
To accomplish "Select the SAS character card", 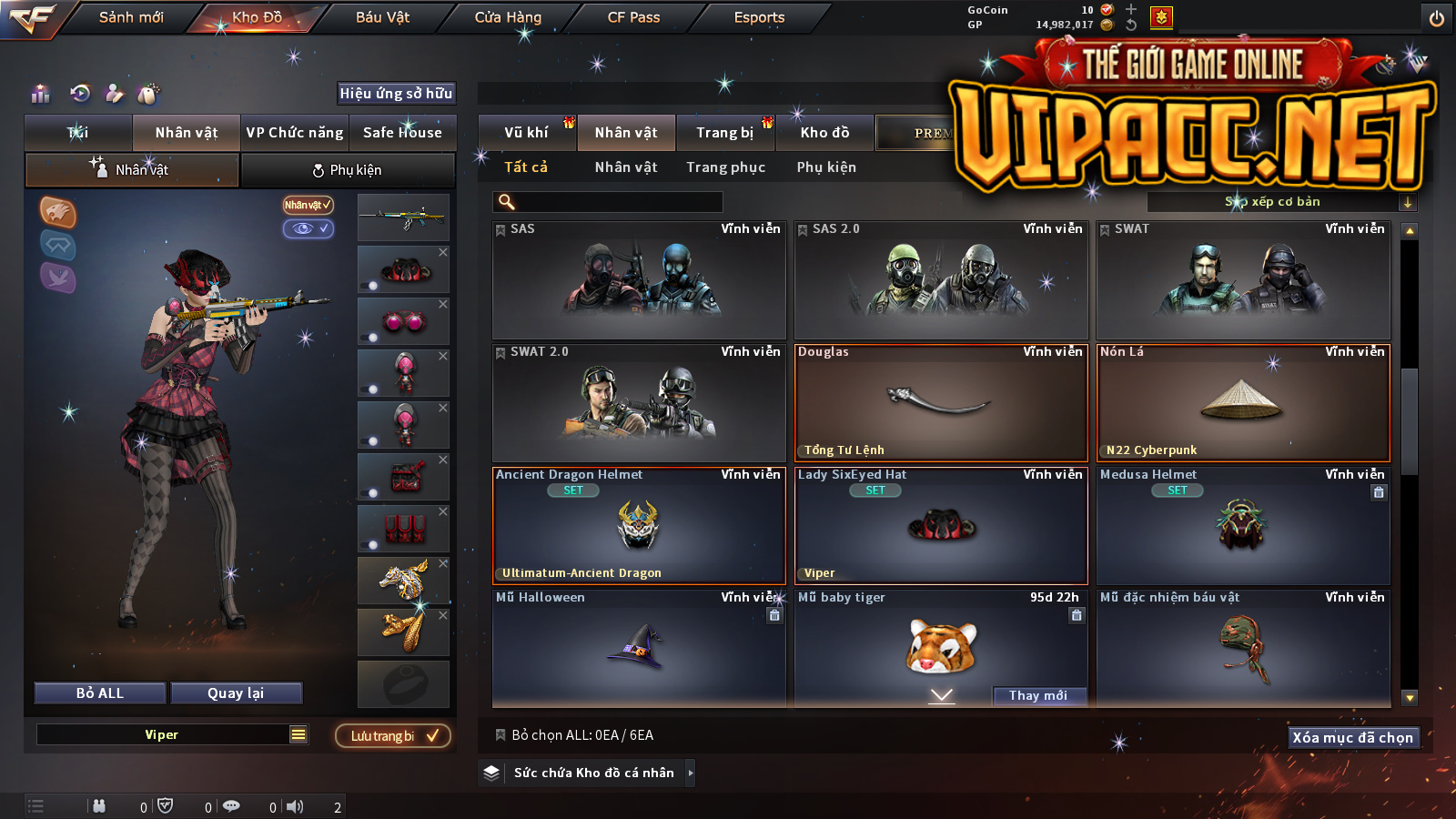I will click(639, 280).
